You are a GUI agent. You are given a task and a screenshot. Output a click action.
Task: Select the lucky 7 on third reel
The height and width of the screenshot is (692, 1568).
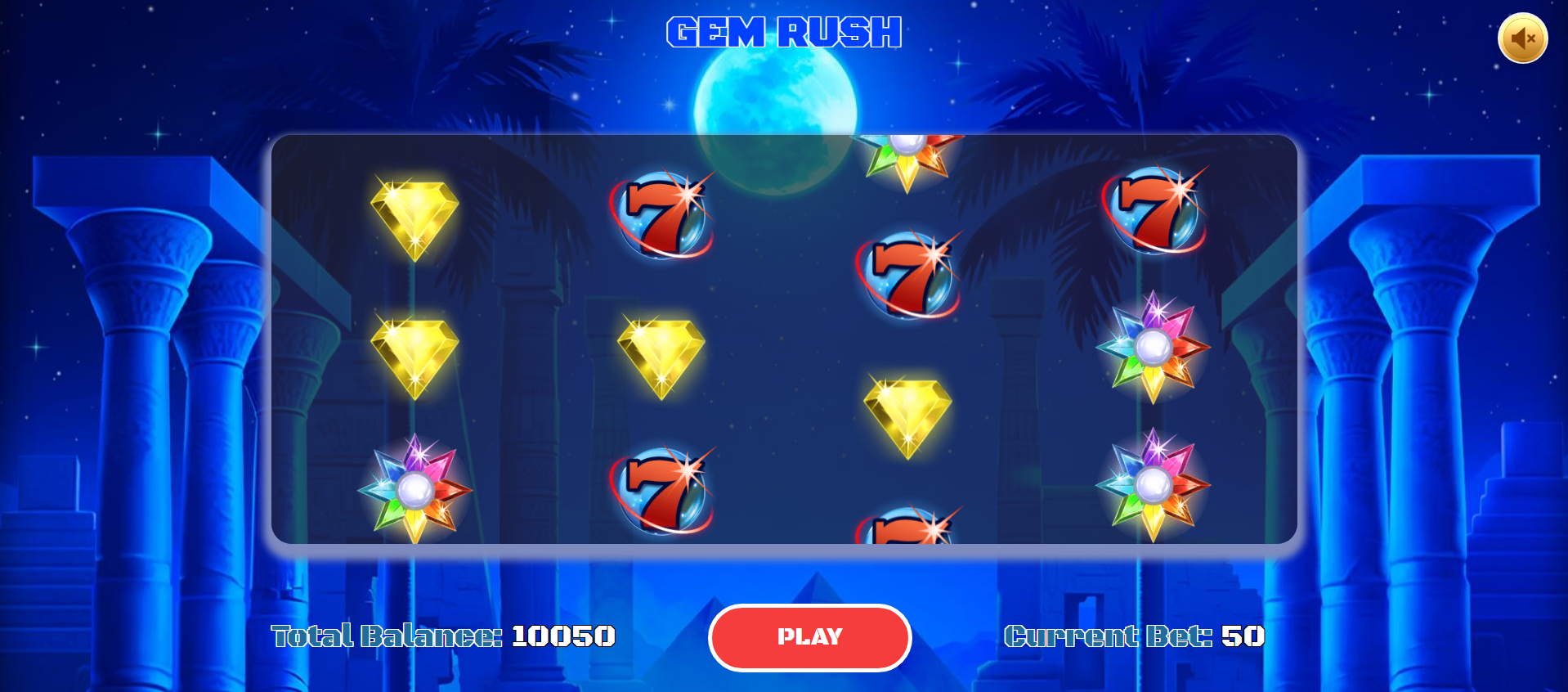[907, 274]
